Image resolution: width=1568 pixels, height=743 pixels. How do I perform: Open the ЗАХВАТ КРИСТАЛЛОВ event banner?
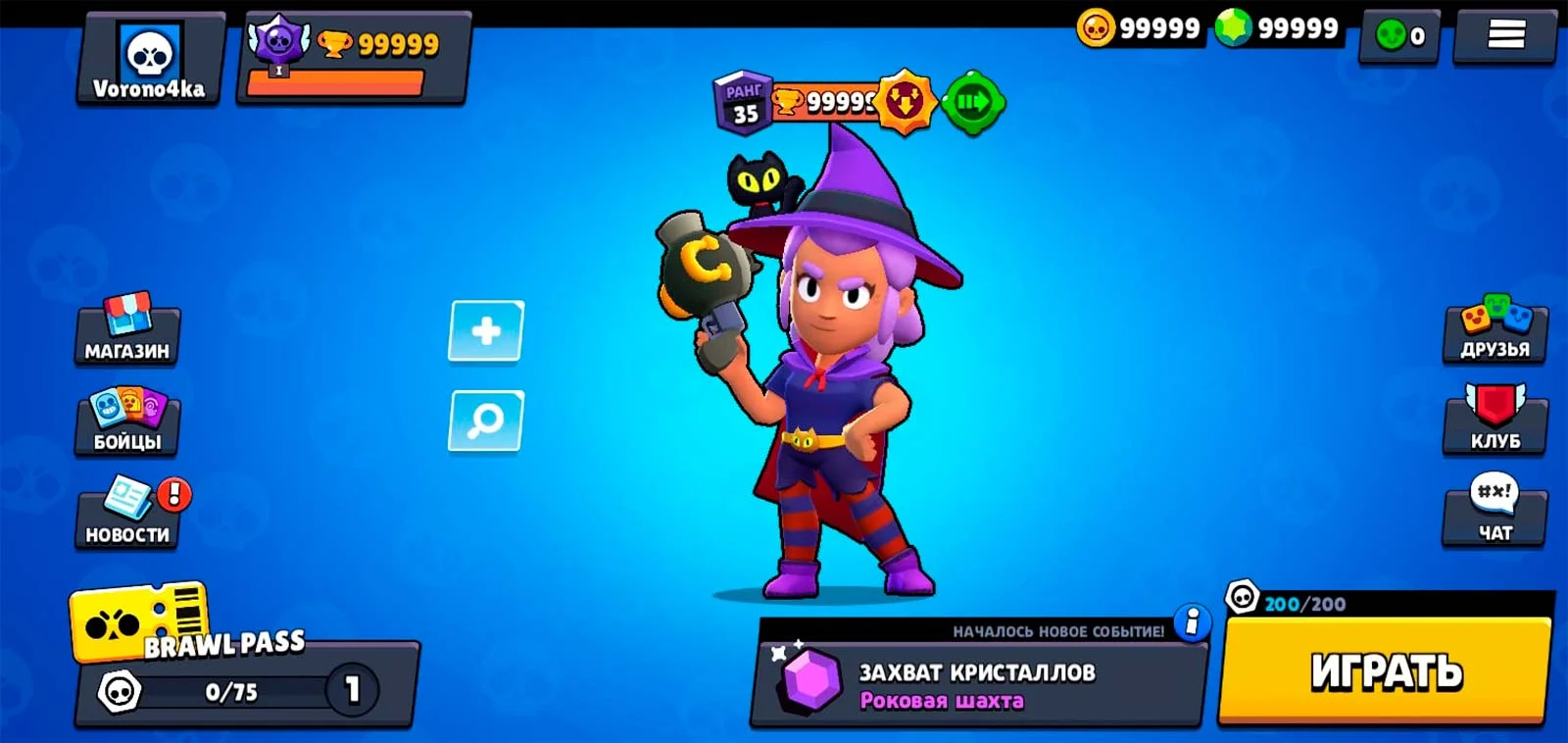[975, 681]
